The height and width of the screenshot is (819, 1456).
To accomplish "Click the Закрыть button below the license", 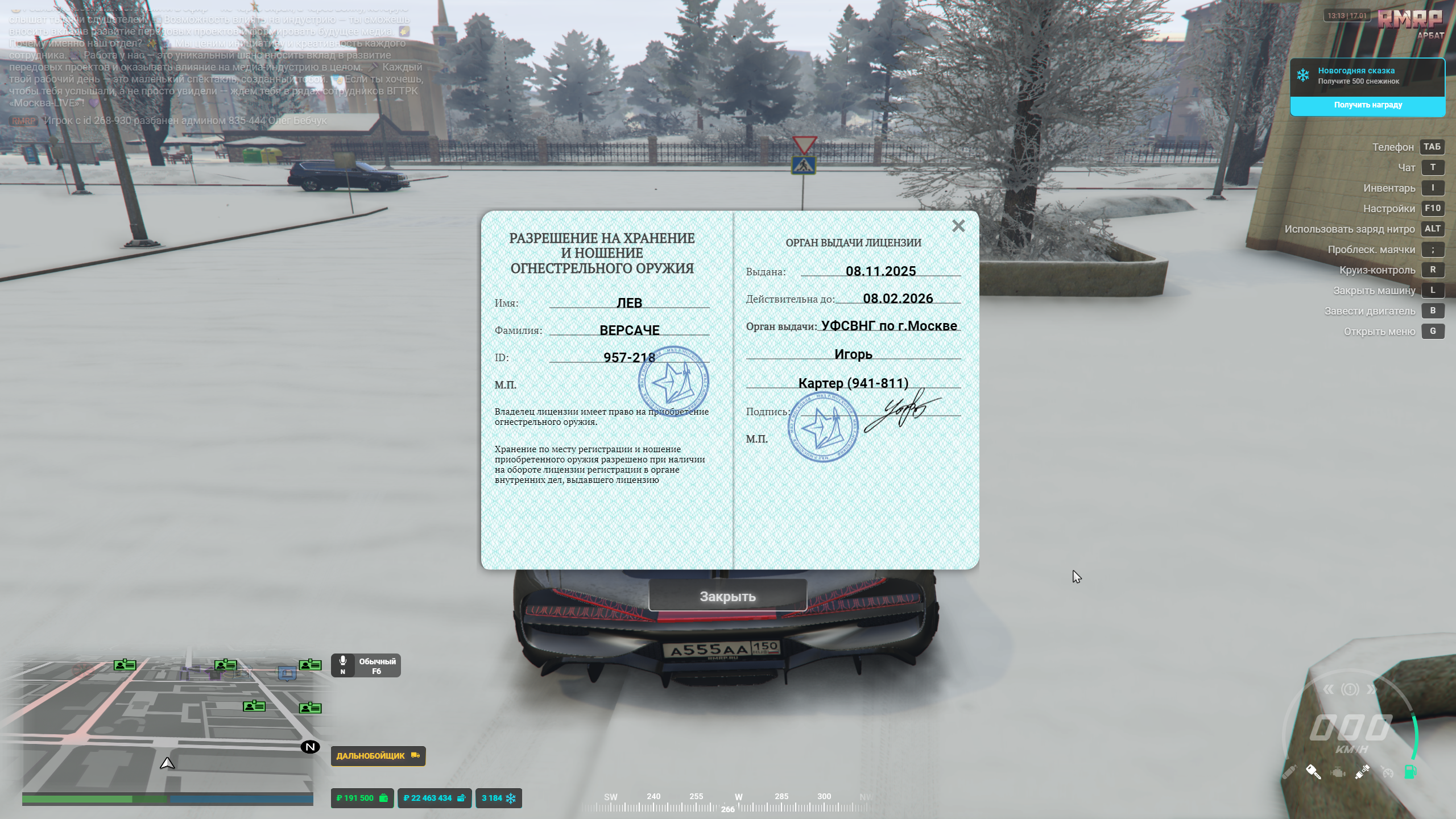I will pos(727,596).
